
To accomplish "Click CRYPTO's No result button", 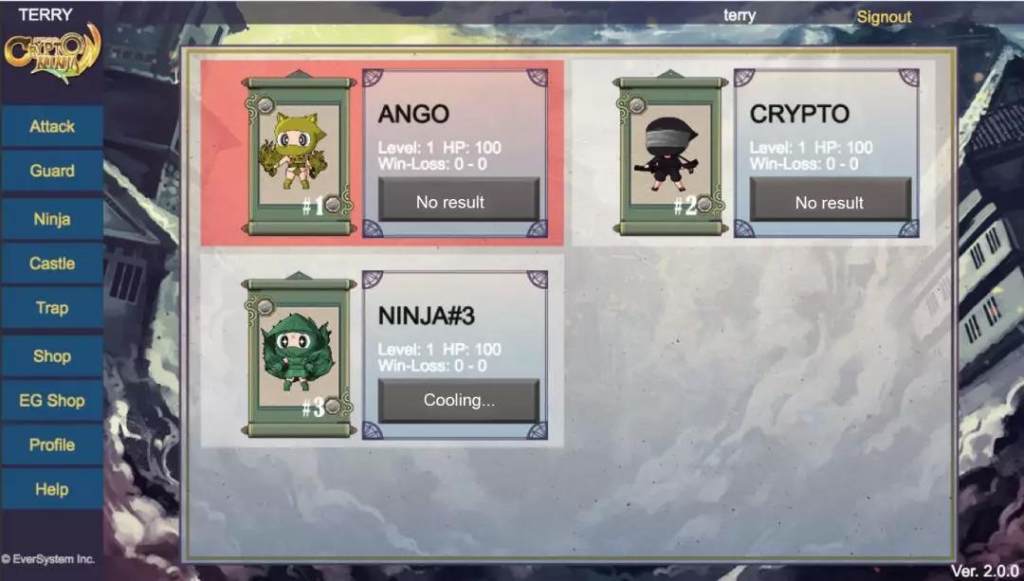I will click(x=830, y=202).
